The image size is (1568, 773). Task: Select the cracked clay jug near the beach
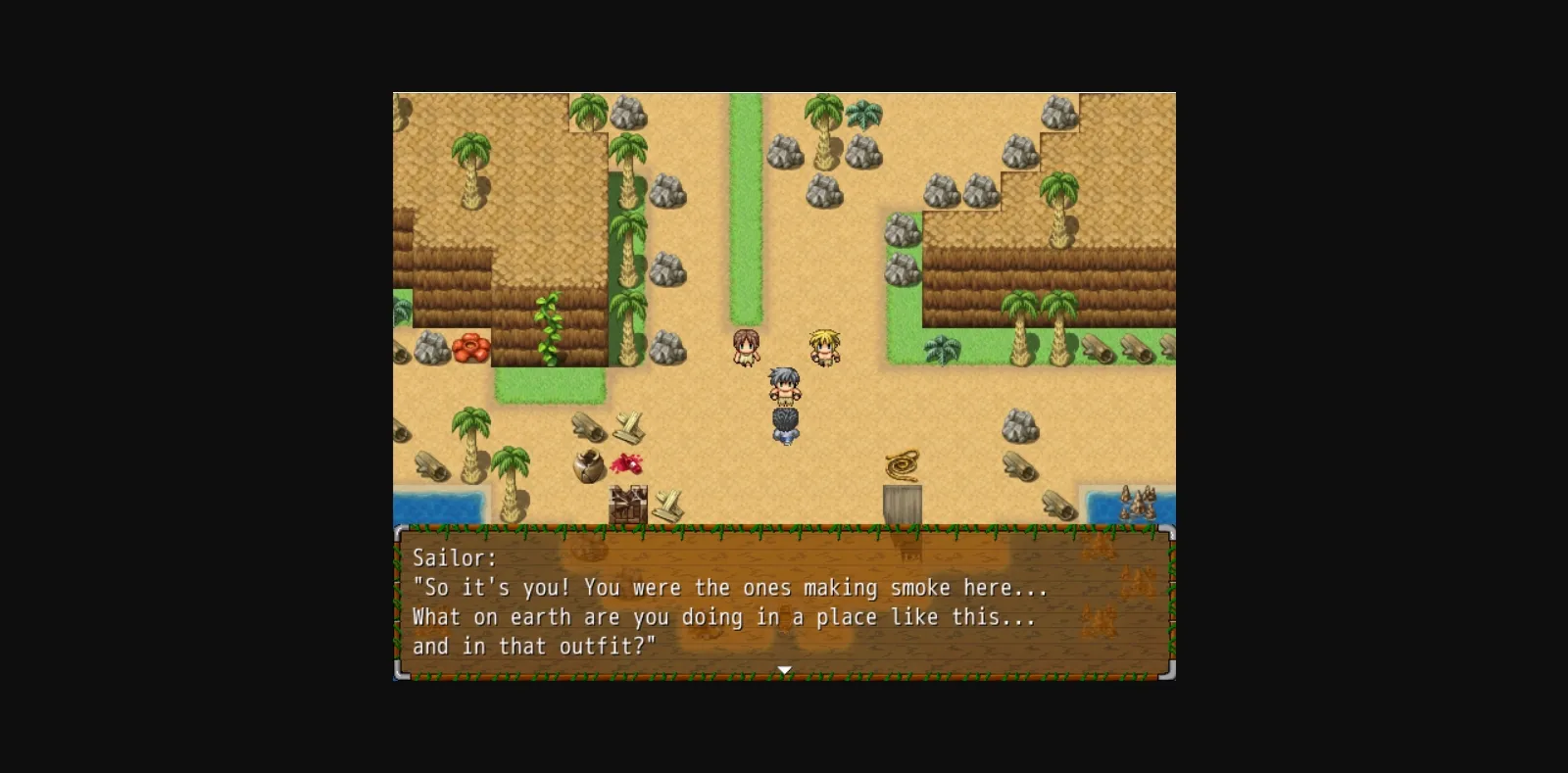[x=589, y=467]
